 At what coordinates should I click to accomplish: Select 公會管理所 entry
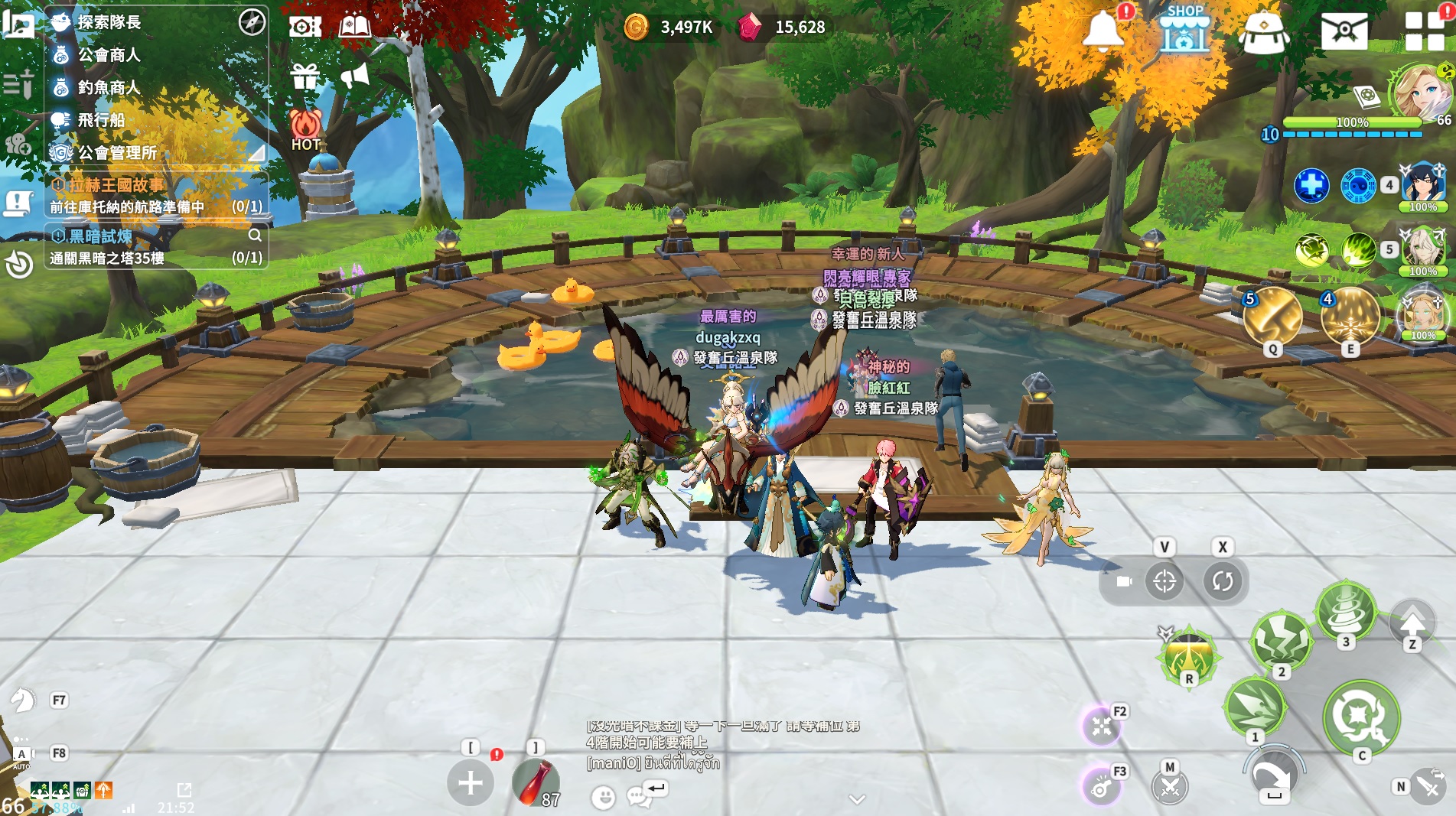(117, 153)
